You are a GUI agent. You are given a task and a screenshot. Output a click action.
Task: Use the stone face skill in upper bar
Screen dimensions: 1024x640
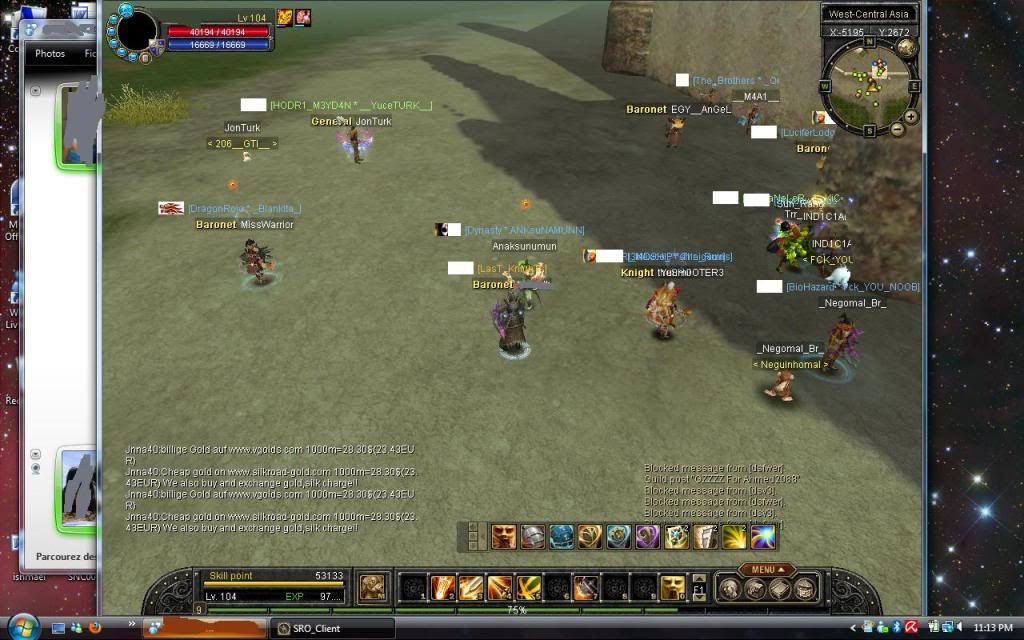pyautogui.click(x=503, y=537)
